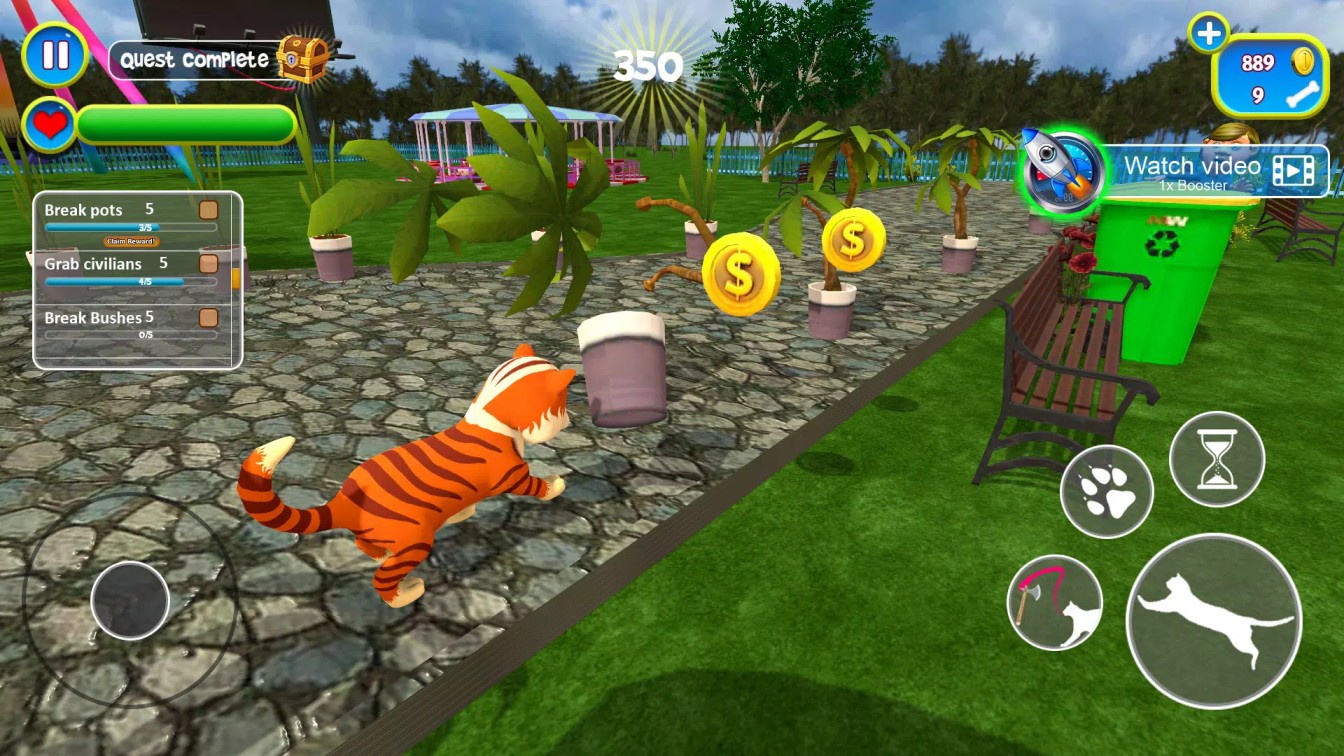
Task: Claim Reward for the Break pots quest
Action: (x=131, y=242)
